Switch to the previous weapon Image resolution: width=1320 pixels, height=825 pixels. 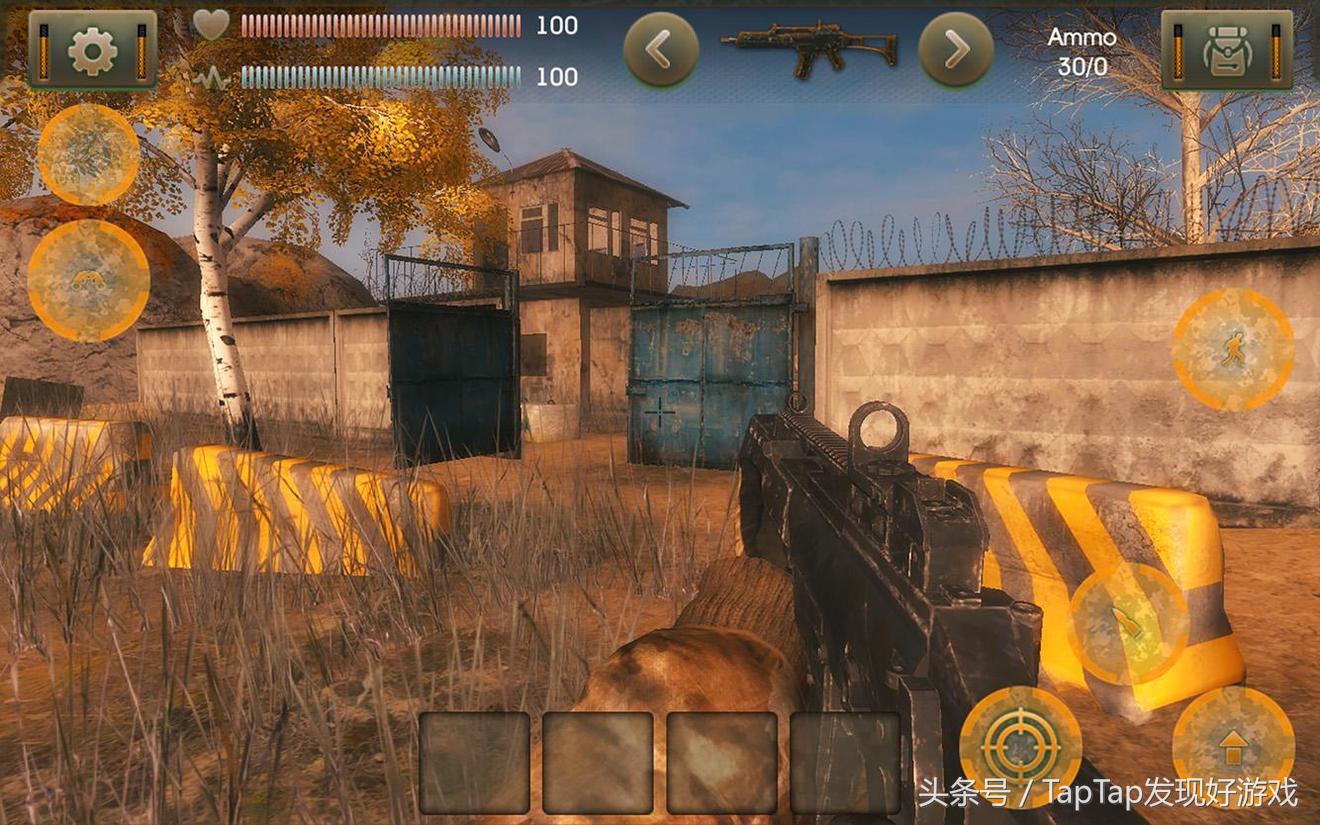click(x=661, y=50)
